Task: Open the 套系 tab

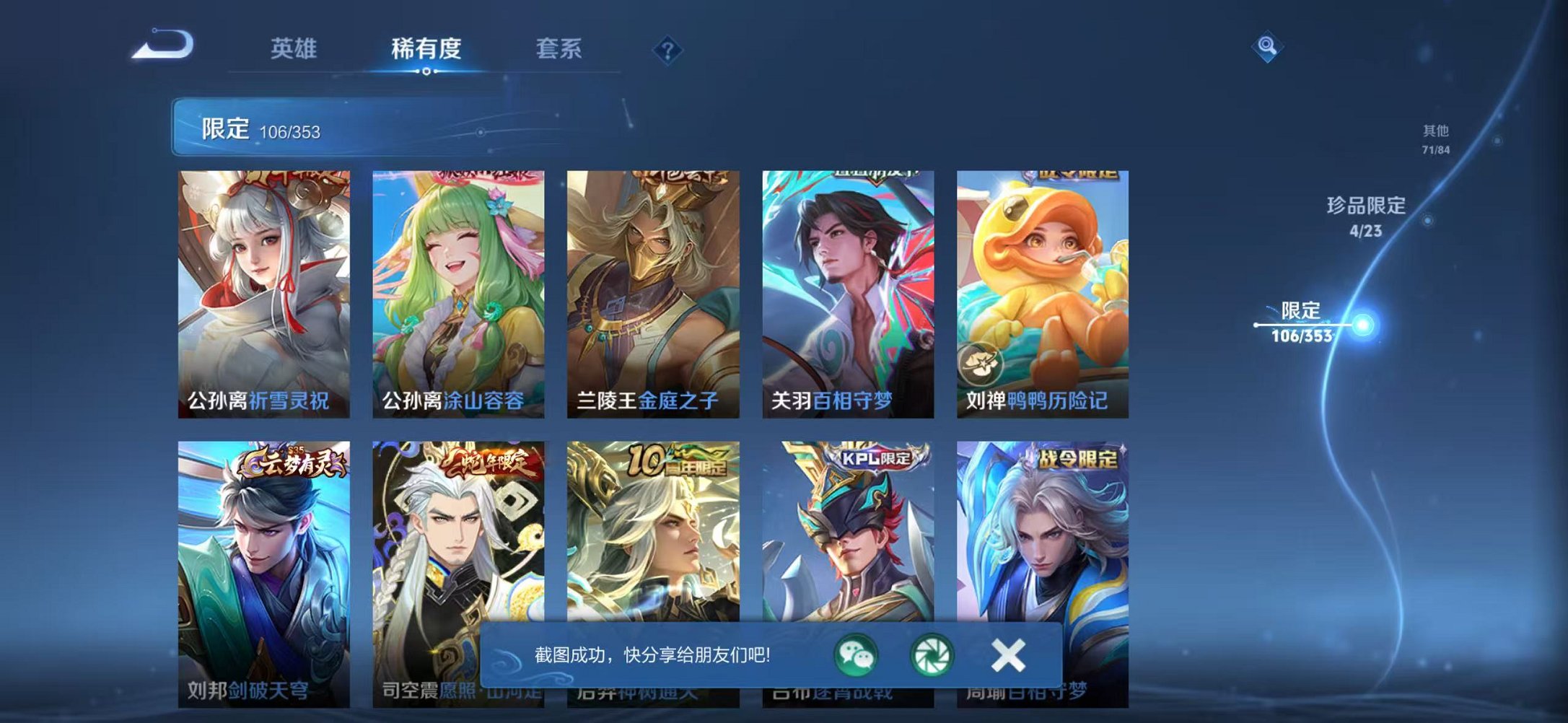Action: [559, 49]
